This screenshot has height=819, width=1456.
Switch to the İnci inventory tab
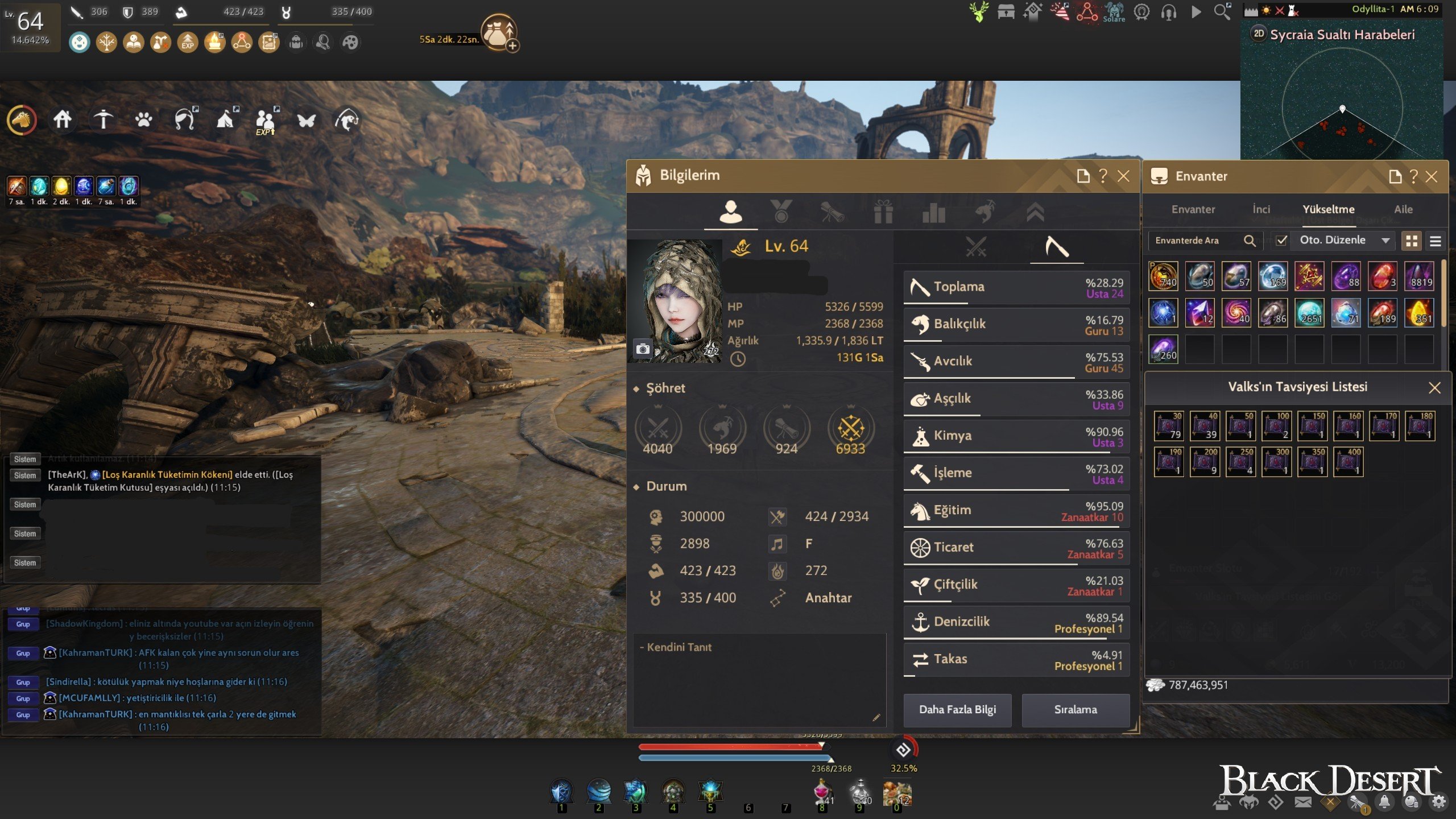(1261, 209)
